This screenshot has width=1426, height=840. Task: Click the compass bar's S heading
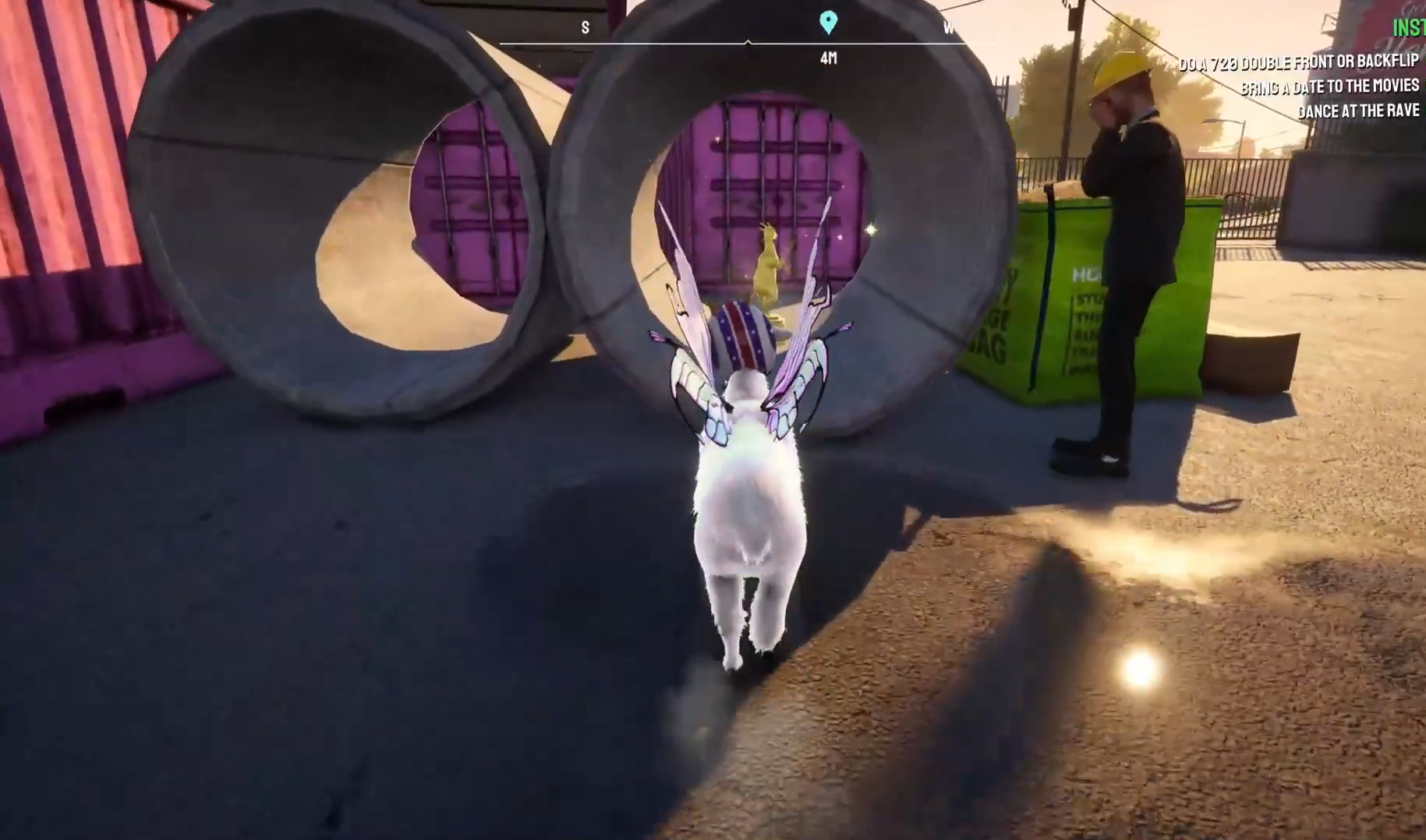pos(586,28)
